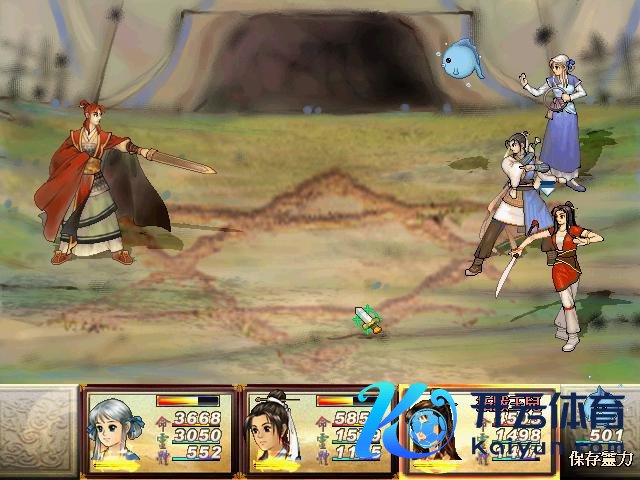This screenshot has height=480, width=640.
Task: Select the silver-haired girl's character portrait
Action: point(117,431)
